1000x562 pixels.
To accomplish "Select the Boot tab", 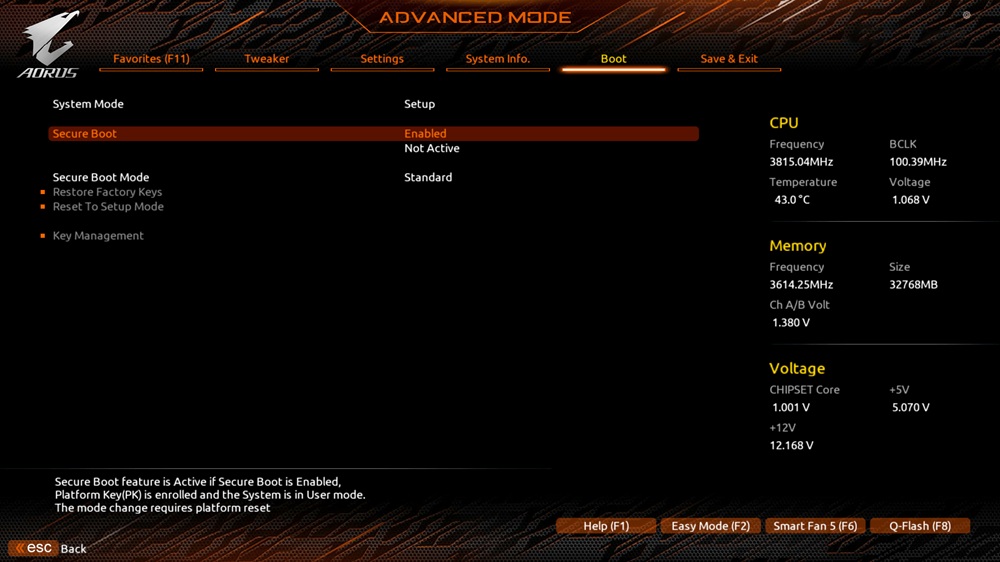I will tap(613, 59).
